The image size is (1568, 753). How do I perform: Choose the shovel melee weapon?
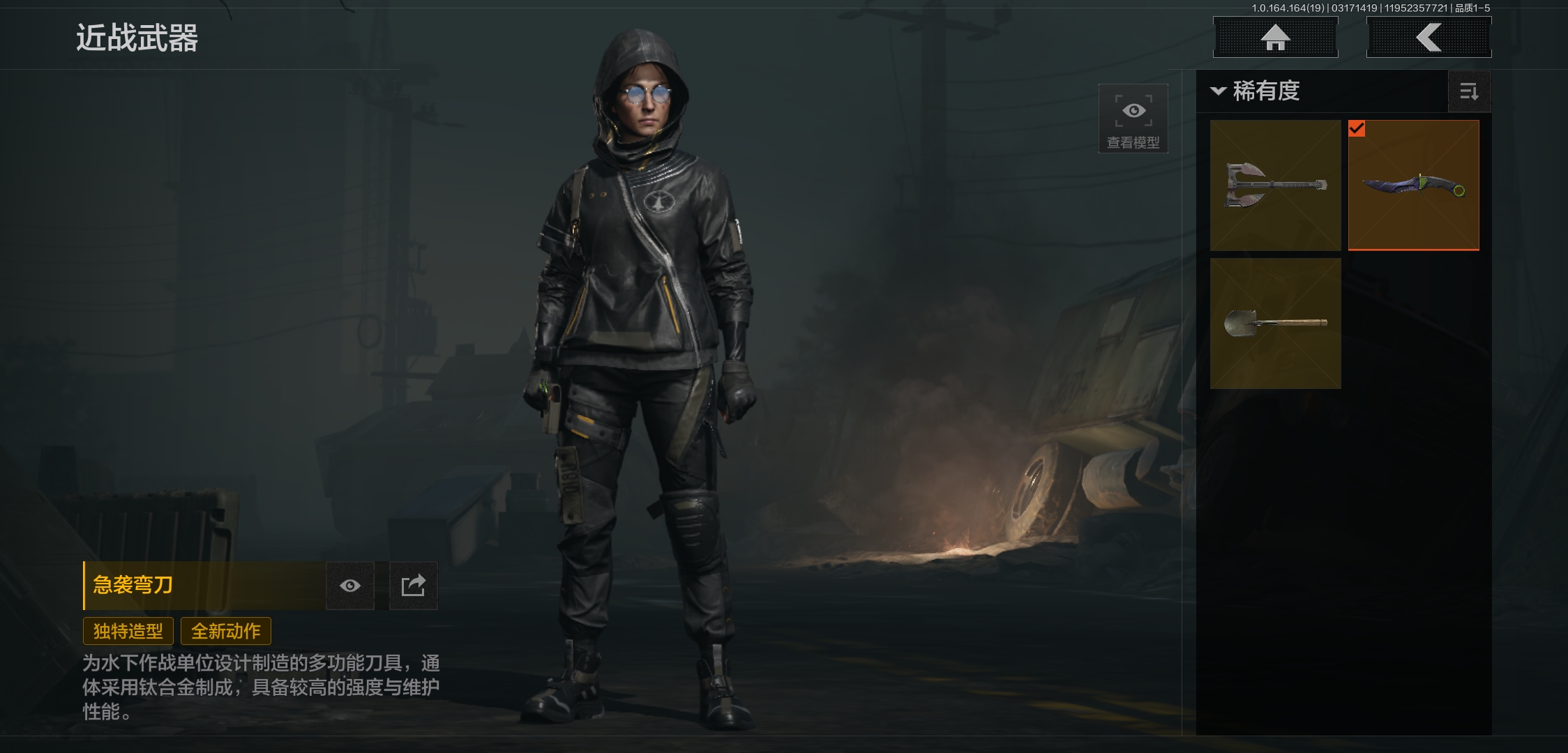click(x=1275, y=324)
